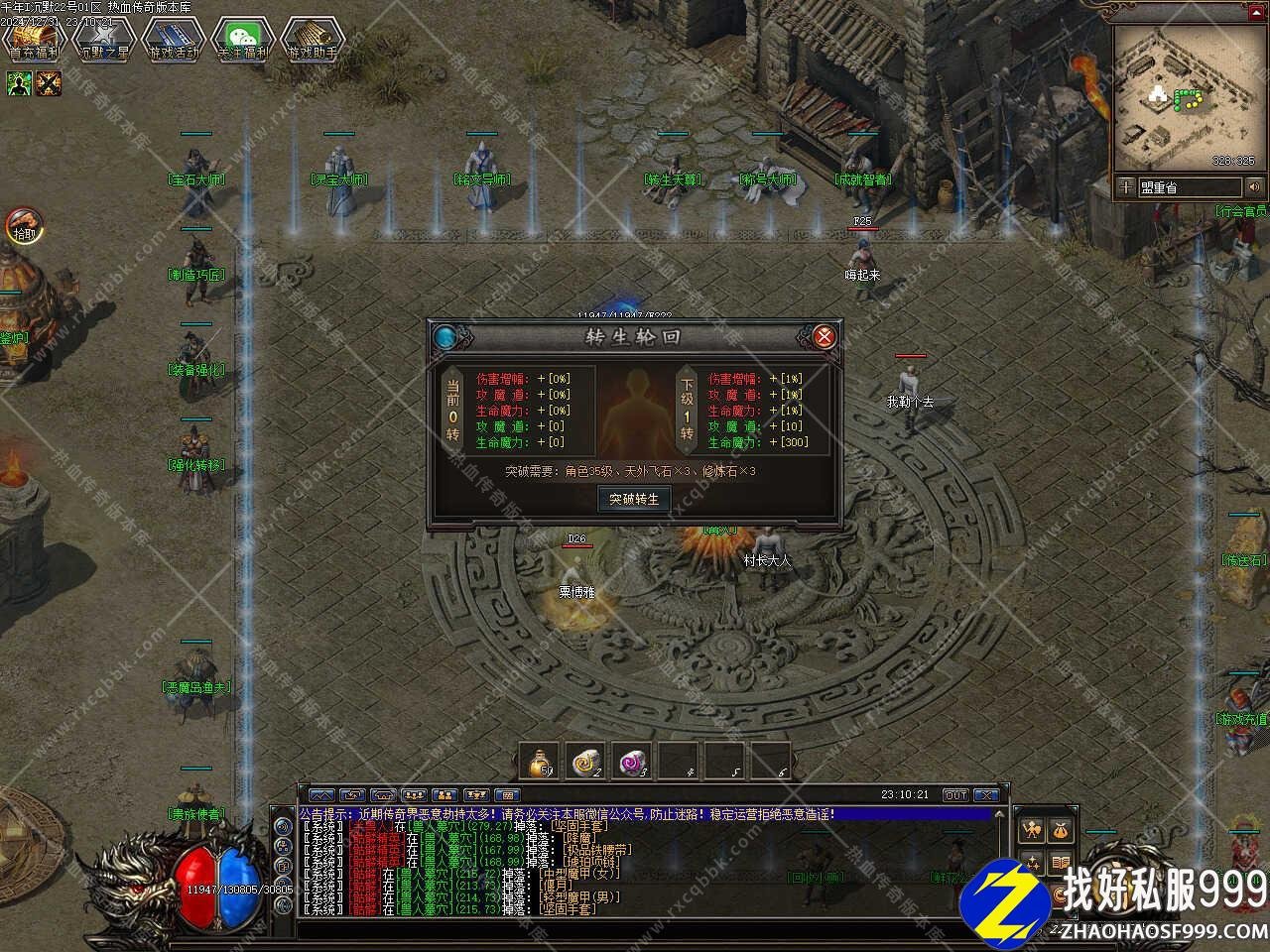Open the 首充福利 first-recharge reward
1270x952 pixels.
[33, 41]
